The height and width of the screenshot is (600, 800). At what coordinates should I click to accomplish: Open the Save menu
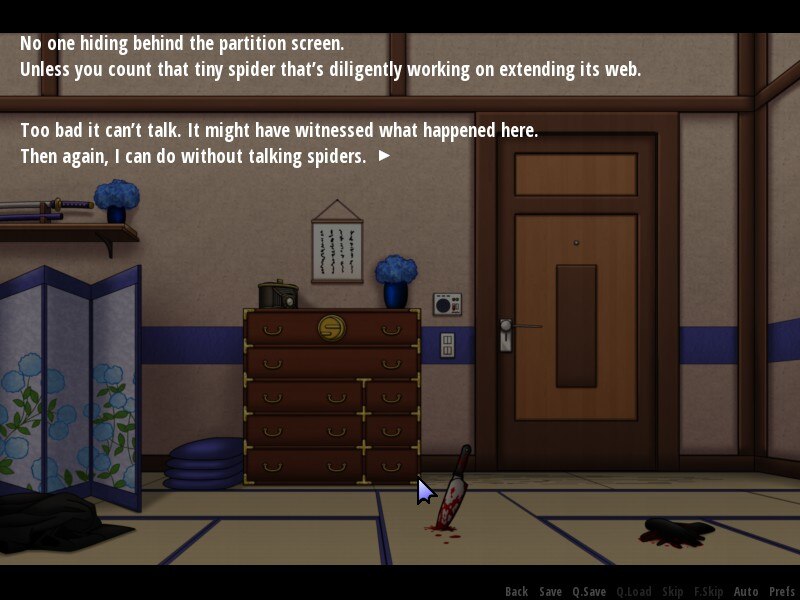tap(550, 591)
